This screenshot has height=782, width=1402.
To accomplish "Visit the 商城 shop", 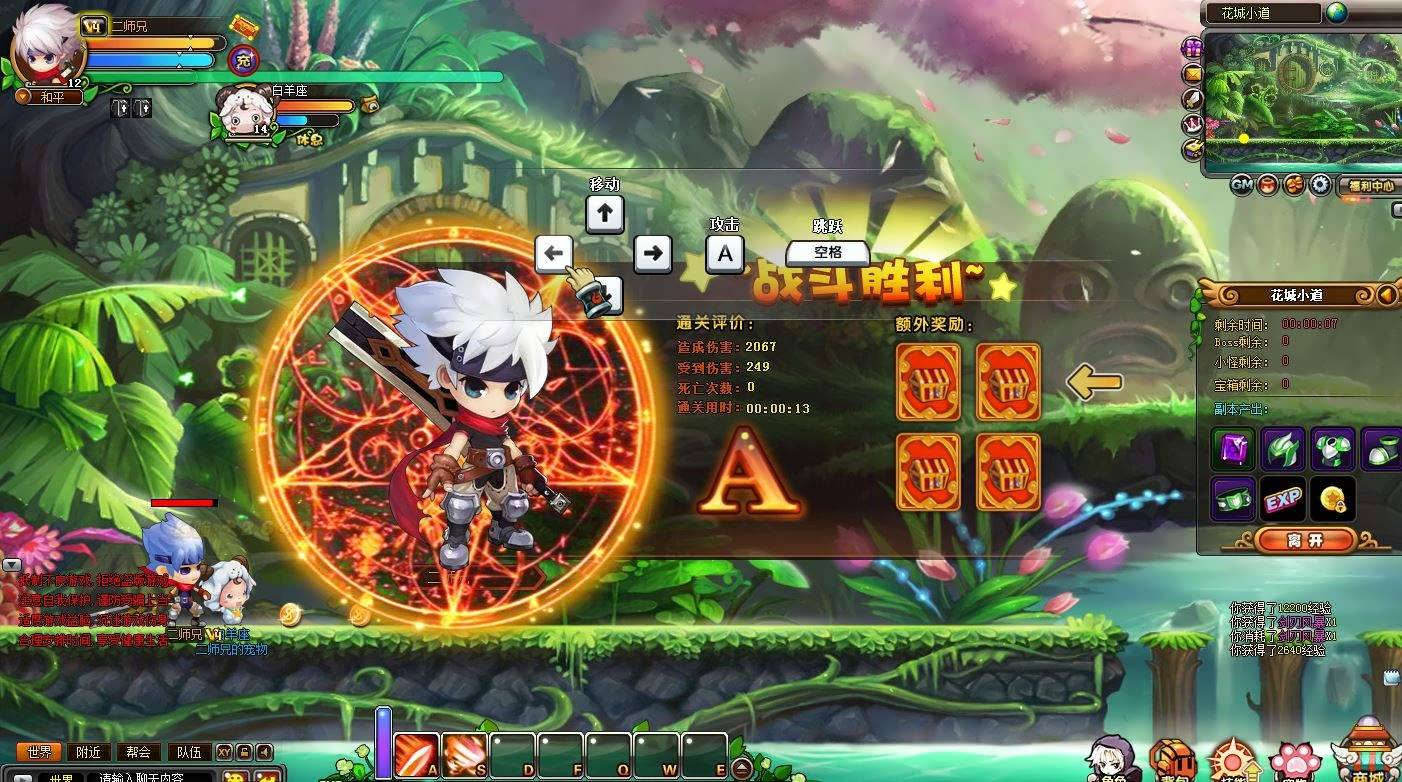I will (x=1366, y=755).
